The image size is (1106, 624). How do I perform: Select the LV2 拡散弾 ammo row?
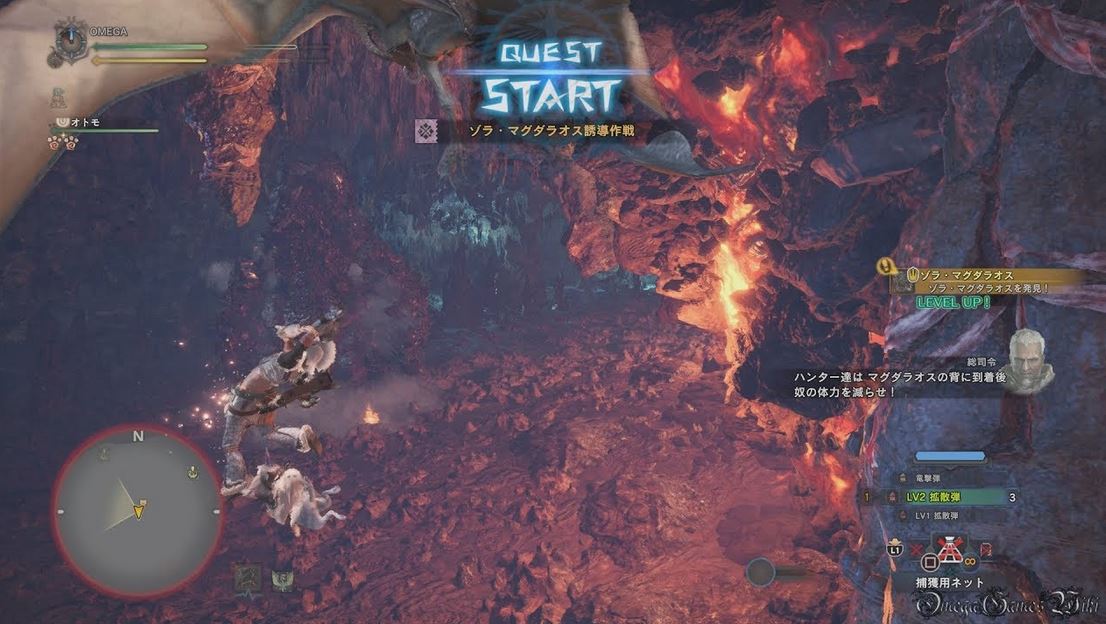934,496
